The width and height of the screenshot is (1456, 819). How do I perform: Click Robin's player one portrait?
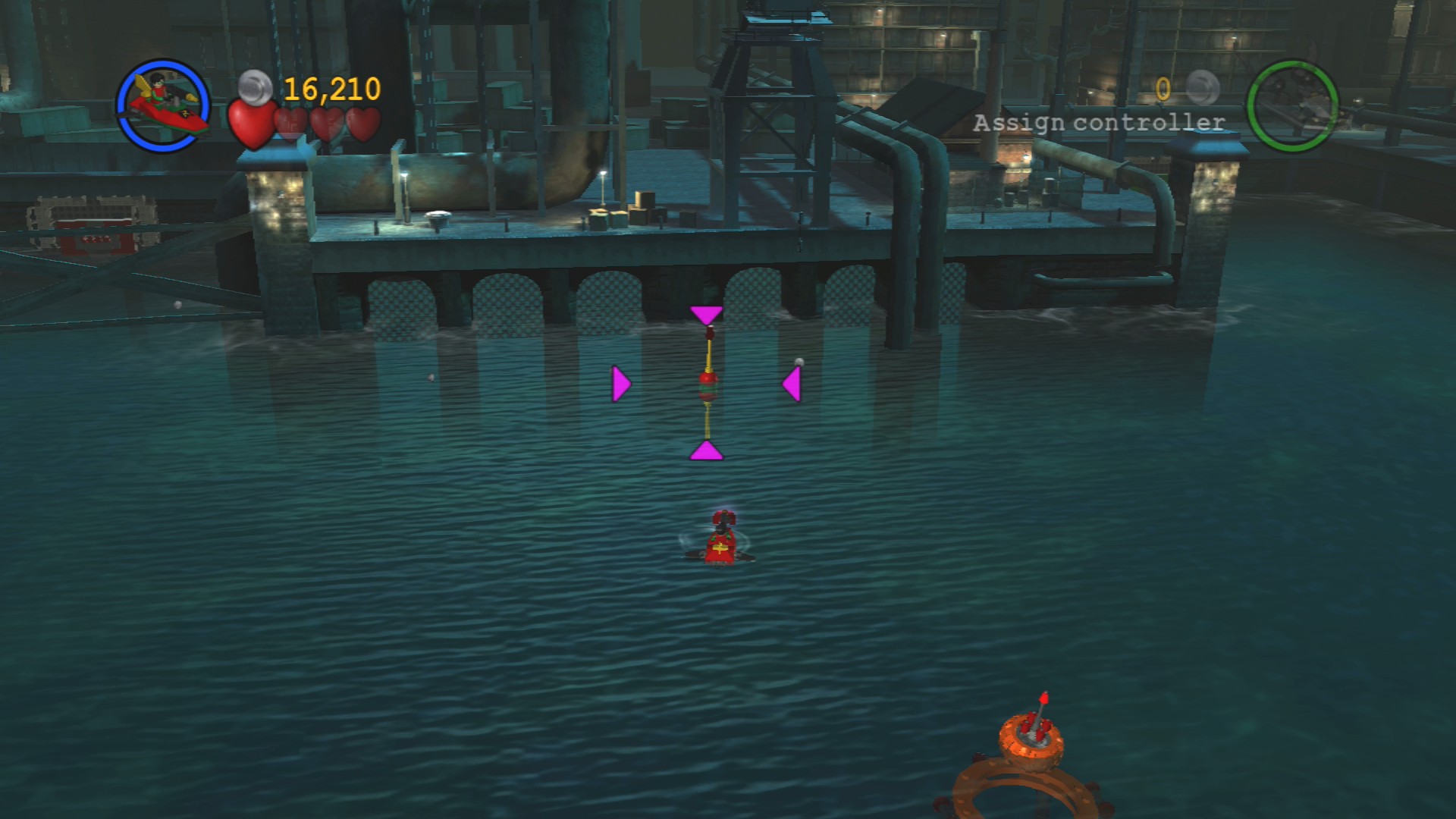click(163, 105)
